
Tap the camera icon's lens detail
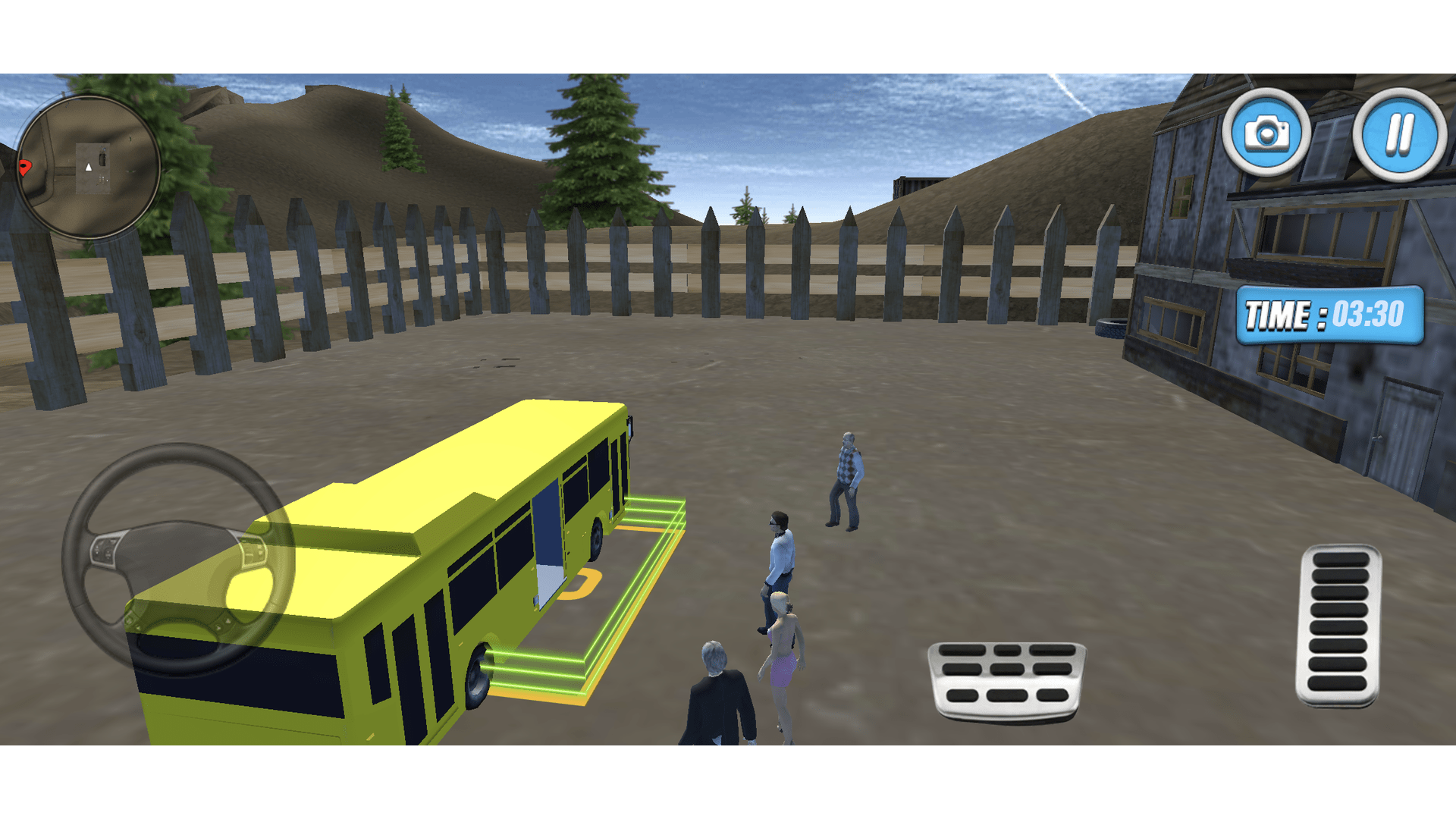(x=1268, y=135)
